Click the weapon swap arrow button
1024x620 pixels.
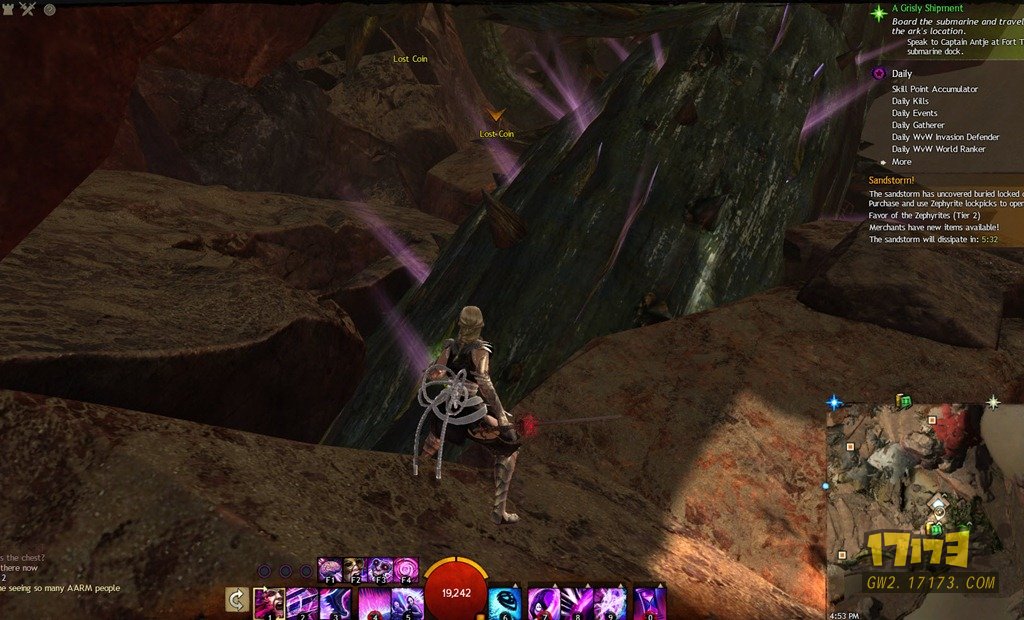(x=237, y=600)
